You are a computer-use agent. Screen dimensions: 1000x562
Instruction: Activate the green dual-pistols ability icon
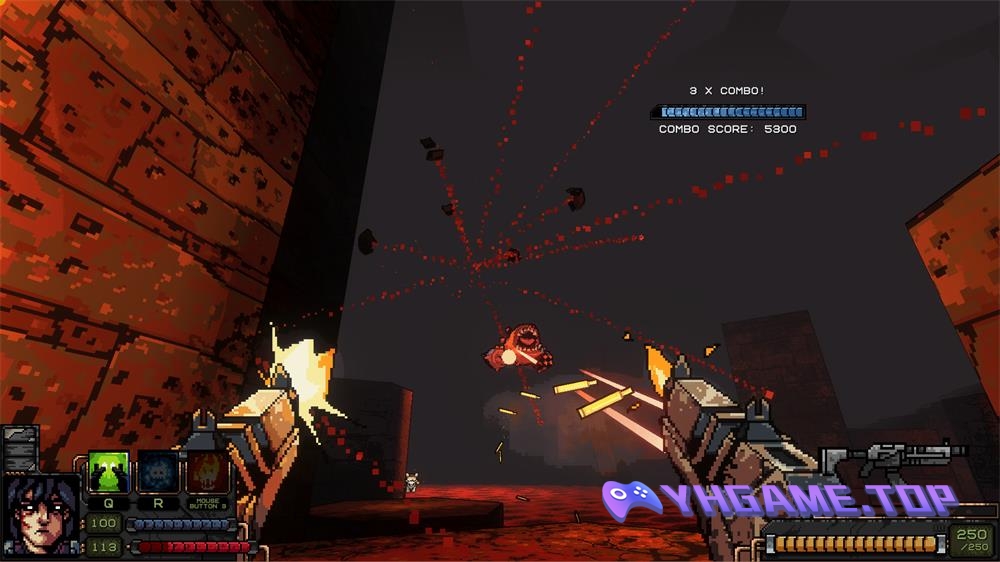coord(107,471)
